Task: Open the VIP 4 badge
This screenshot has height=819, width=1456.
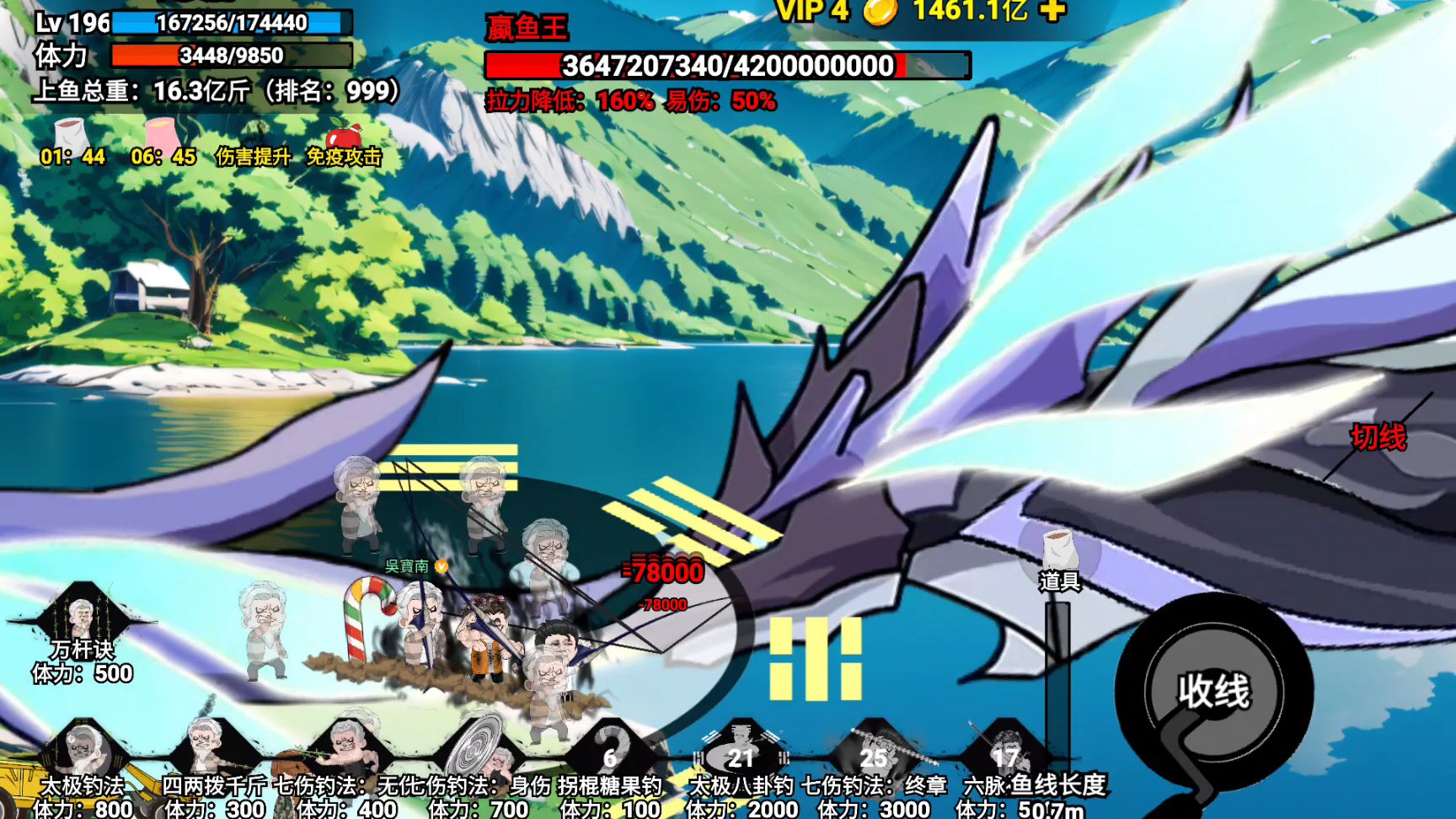Action: tap(811, 11)
